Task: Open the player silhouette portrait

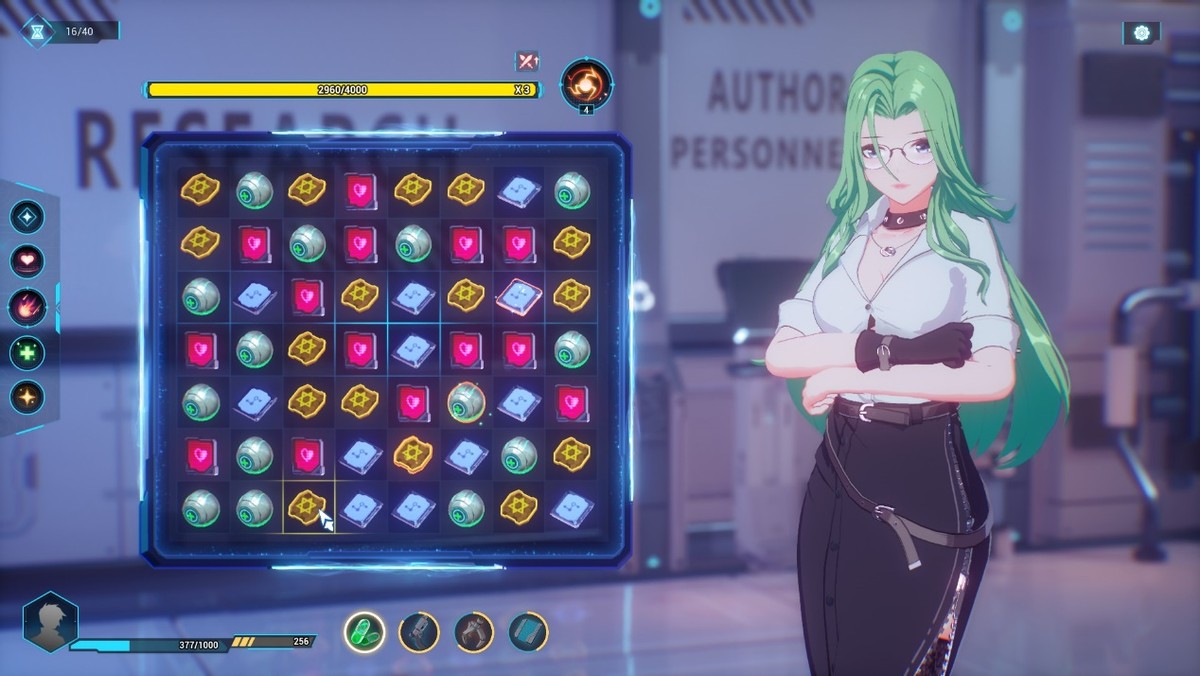Action: (x=50, y=622)
